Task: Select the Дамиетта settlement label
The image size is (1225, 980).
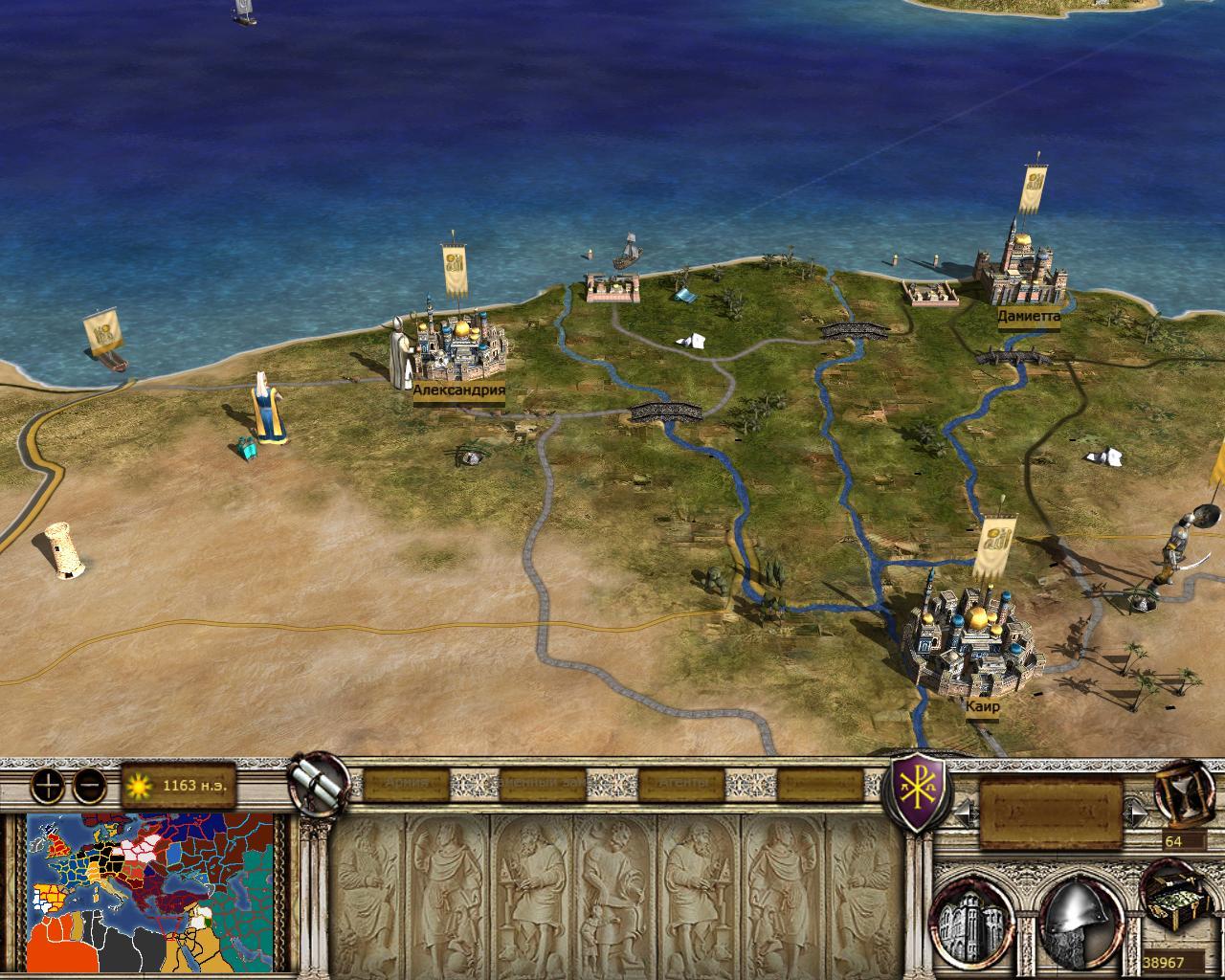Action: [x=1029, y=315]
